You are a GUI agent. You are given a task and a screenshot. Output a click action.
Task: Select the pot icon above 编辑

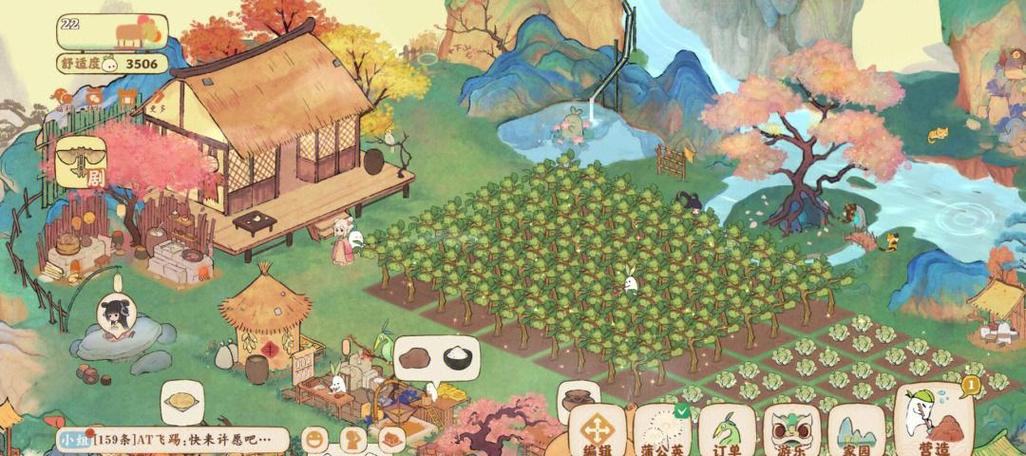tap(579, 398)
